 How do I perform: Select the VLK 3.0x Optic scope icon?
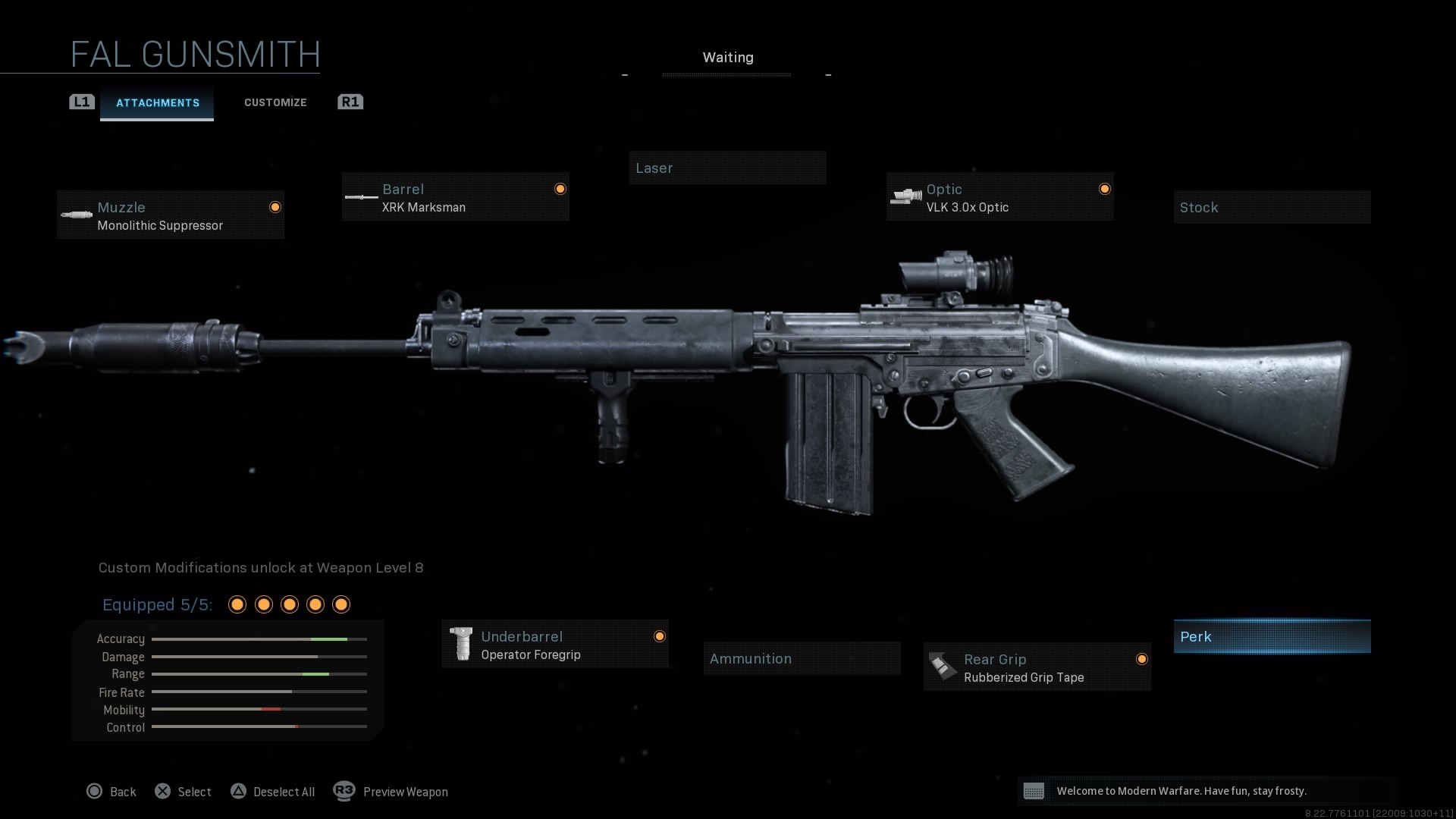tap(905, 196)
